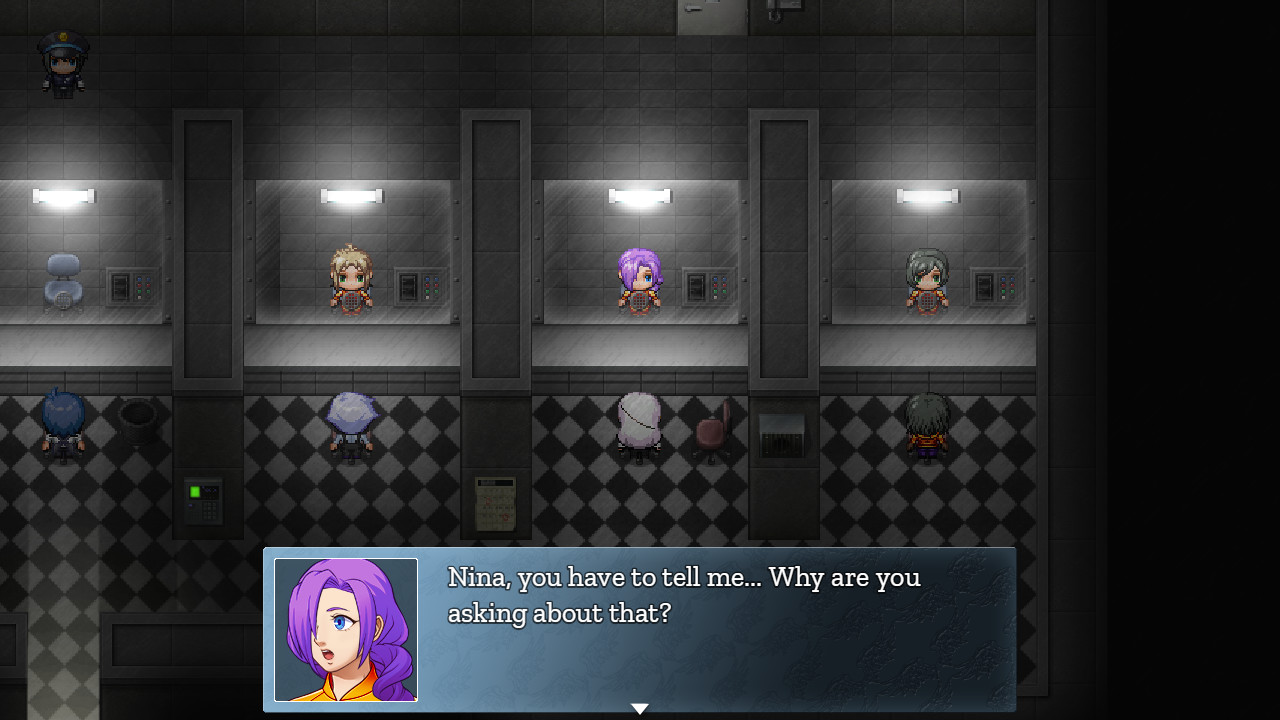Select the dialogue text to continue

[683, 595]
